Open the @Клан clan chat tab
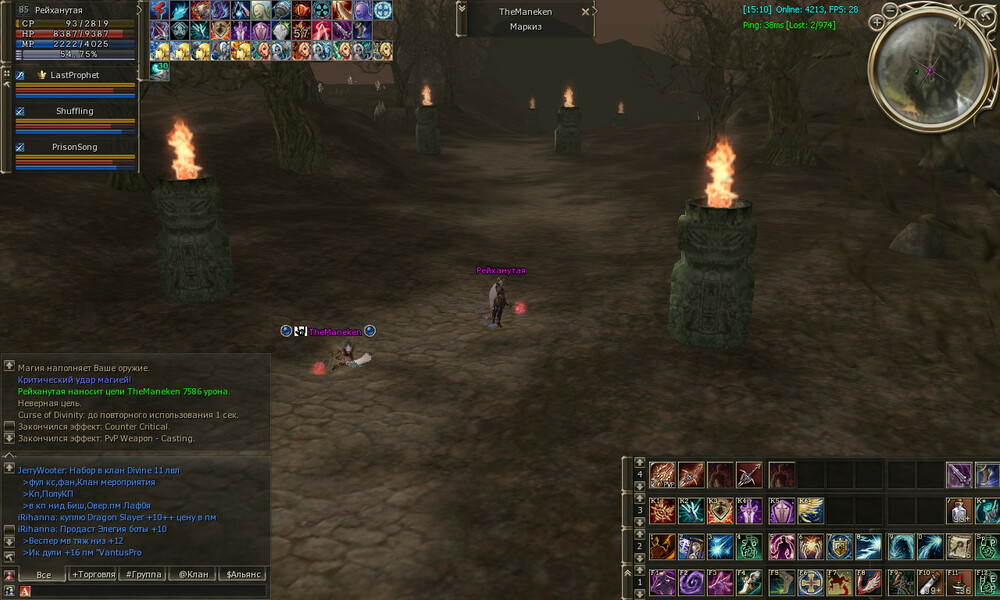This screenshot has width=1000, height=600. click(192, 574)
